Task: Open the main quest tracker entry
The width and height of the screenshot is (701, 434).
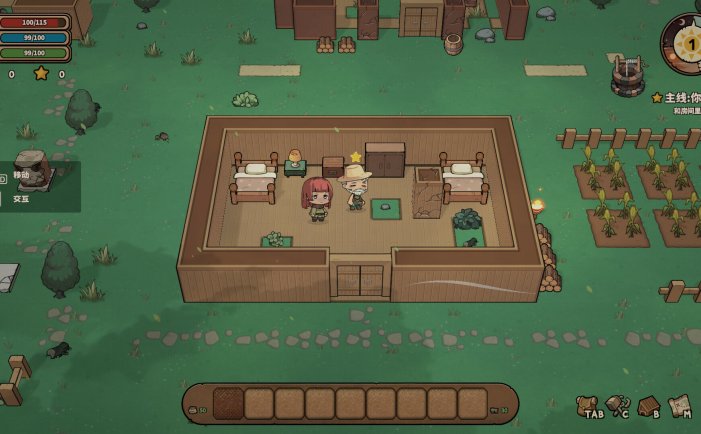Action: coord(678,98)
